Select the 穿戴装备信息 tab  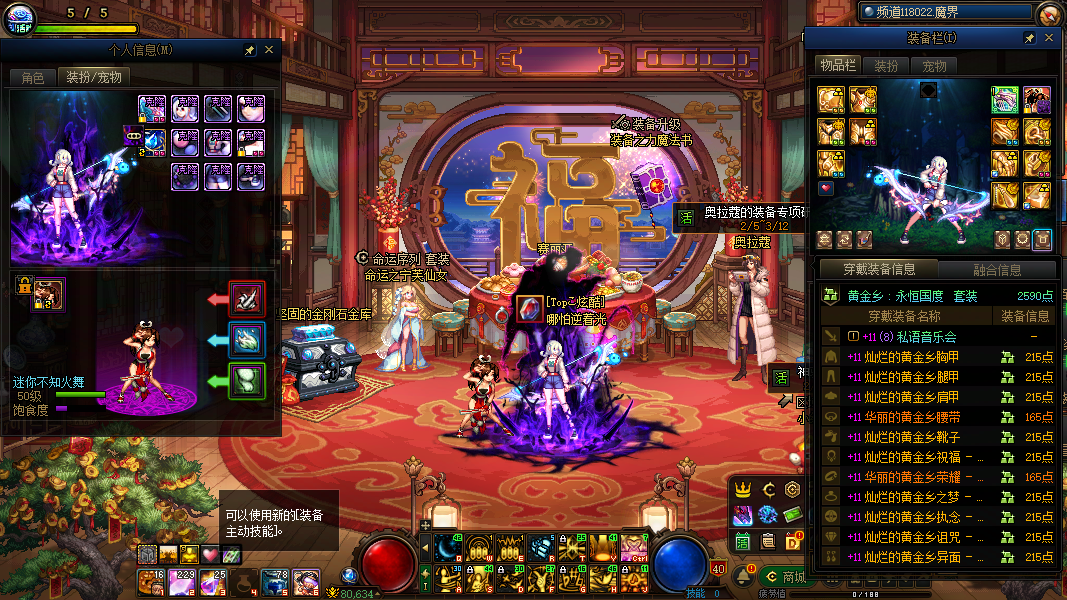coord(878,269)
